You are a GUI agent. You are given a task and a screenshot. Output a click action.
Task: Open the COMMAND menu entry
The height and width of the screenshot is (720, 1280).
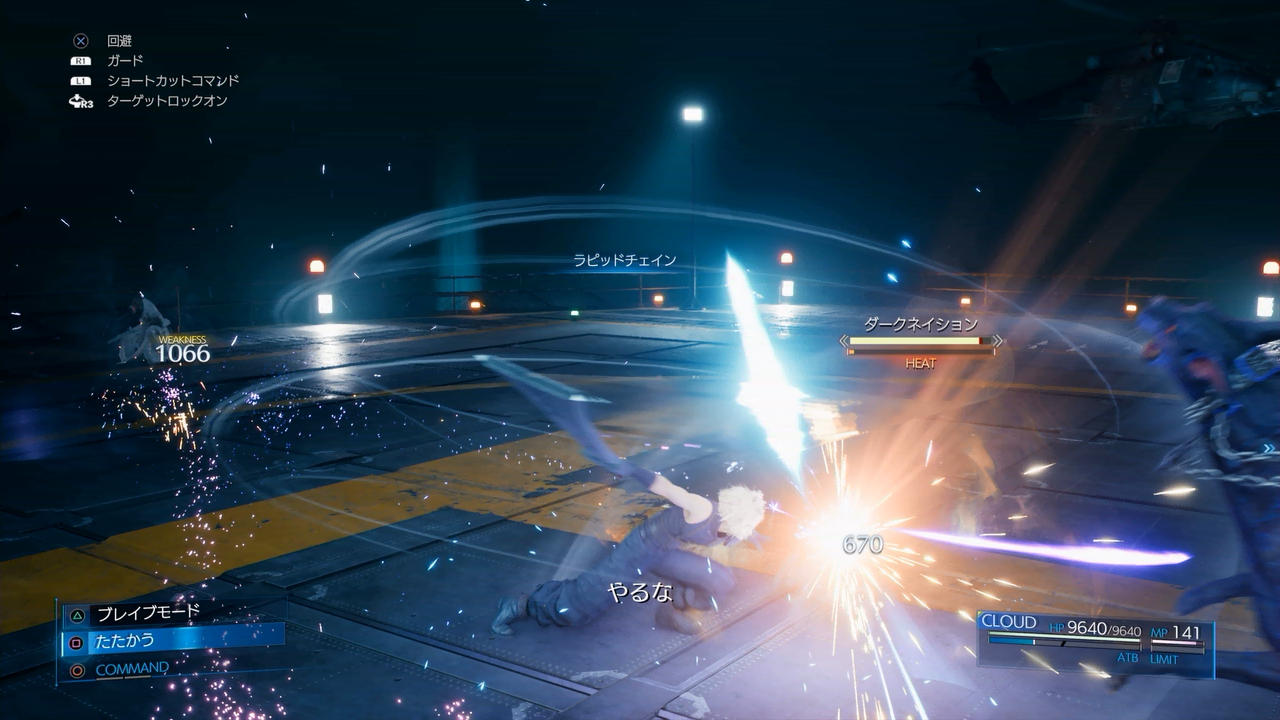(x=132, y=669)
